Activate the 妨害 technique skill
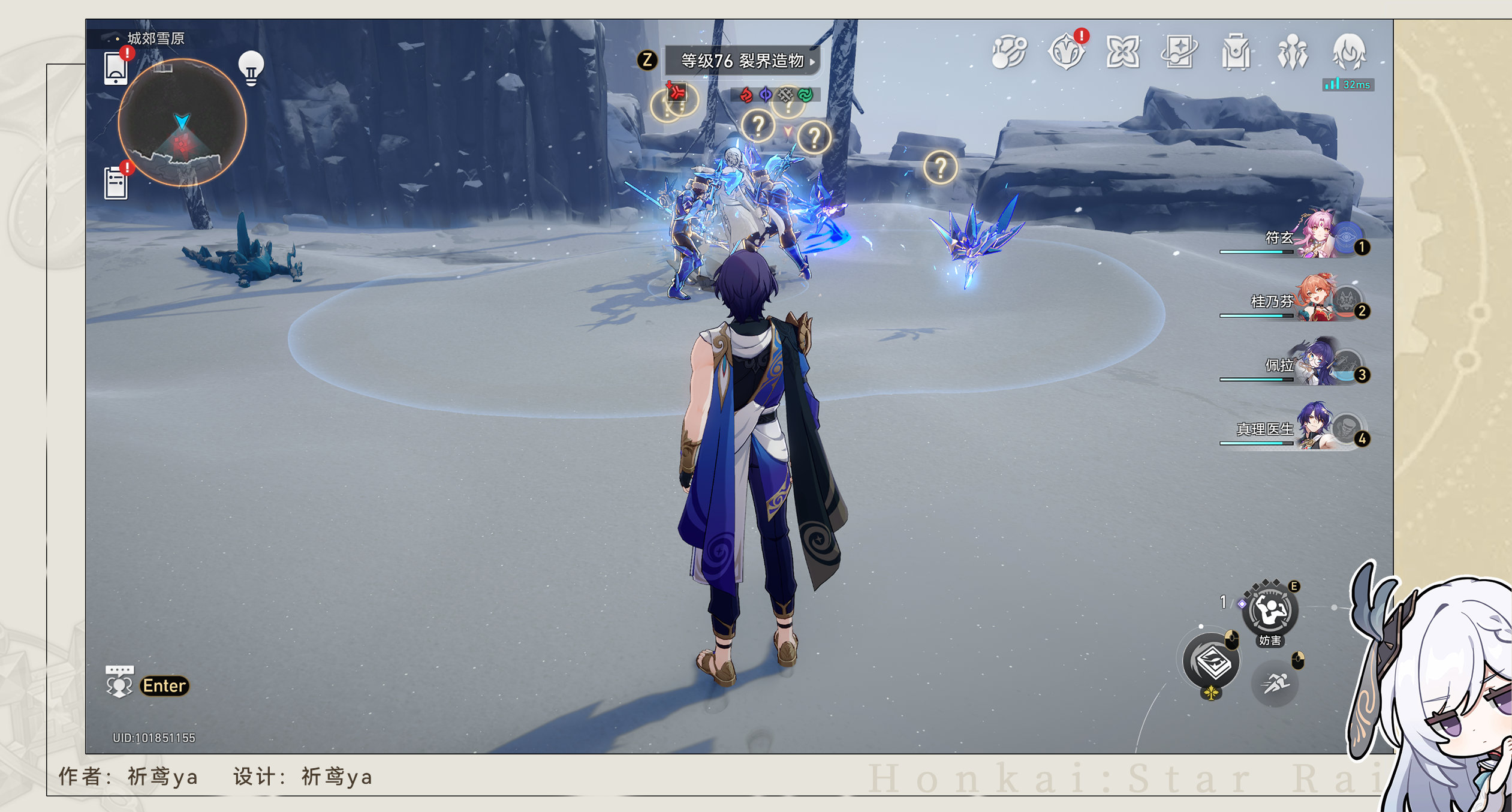Screen dimensions: 1512x812 click(1270, 612)
